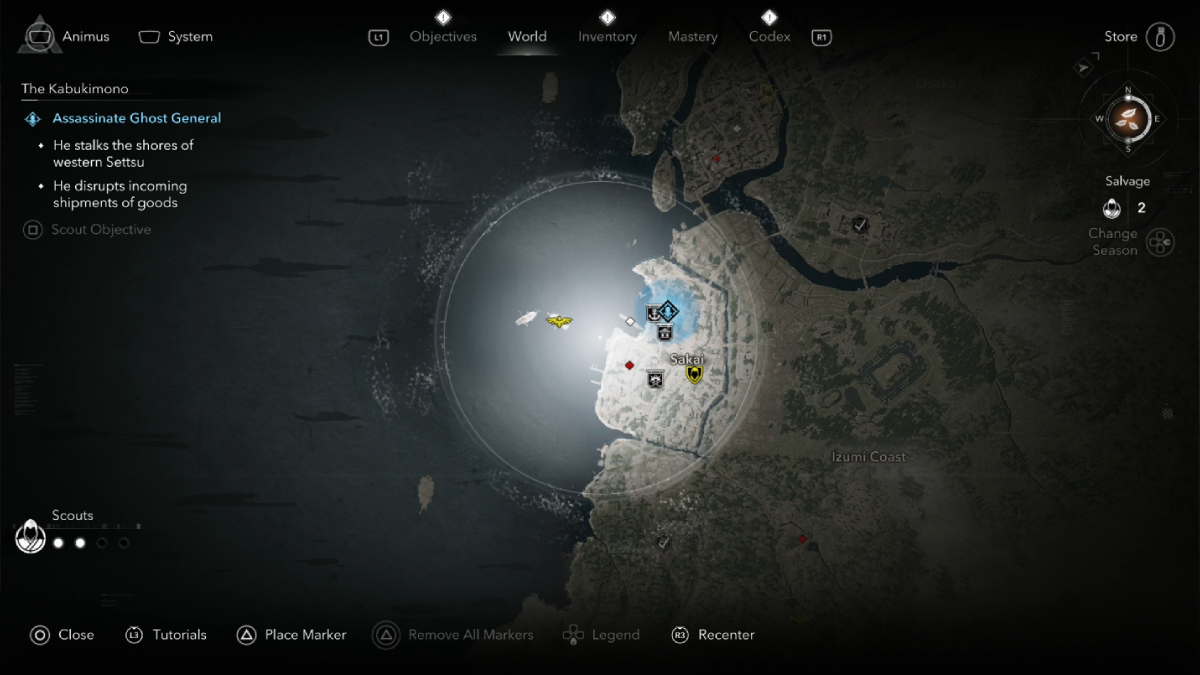This screenshot has height=675, width=1200.
Task: Open the map Legend
Action: [602, 635]
